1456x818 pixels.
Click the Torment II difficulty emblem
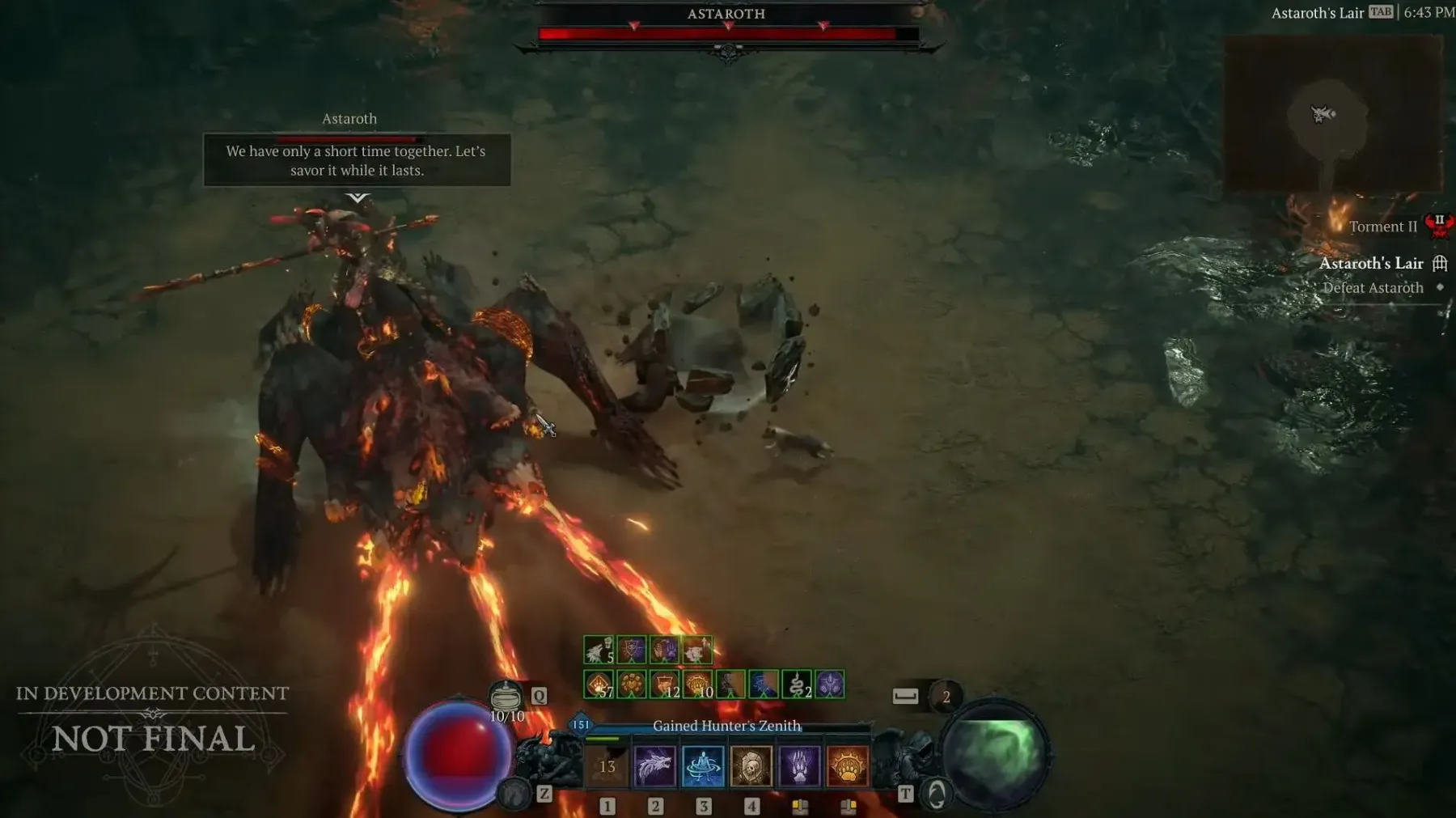click(1438, 226)
